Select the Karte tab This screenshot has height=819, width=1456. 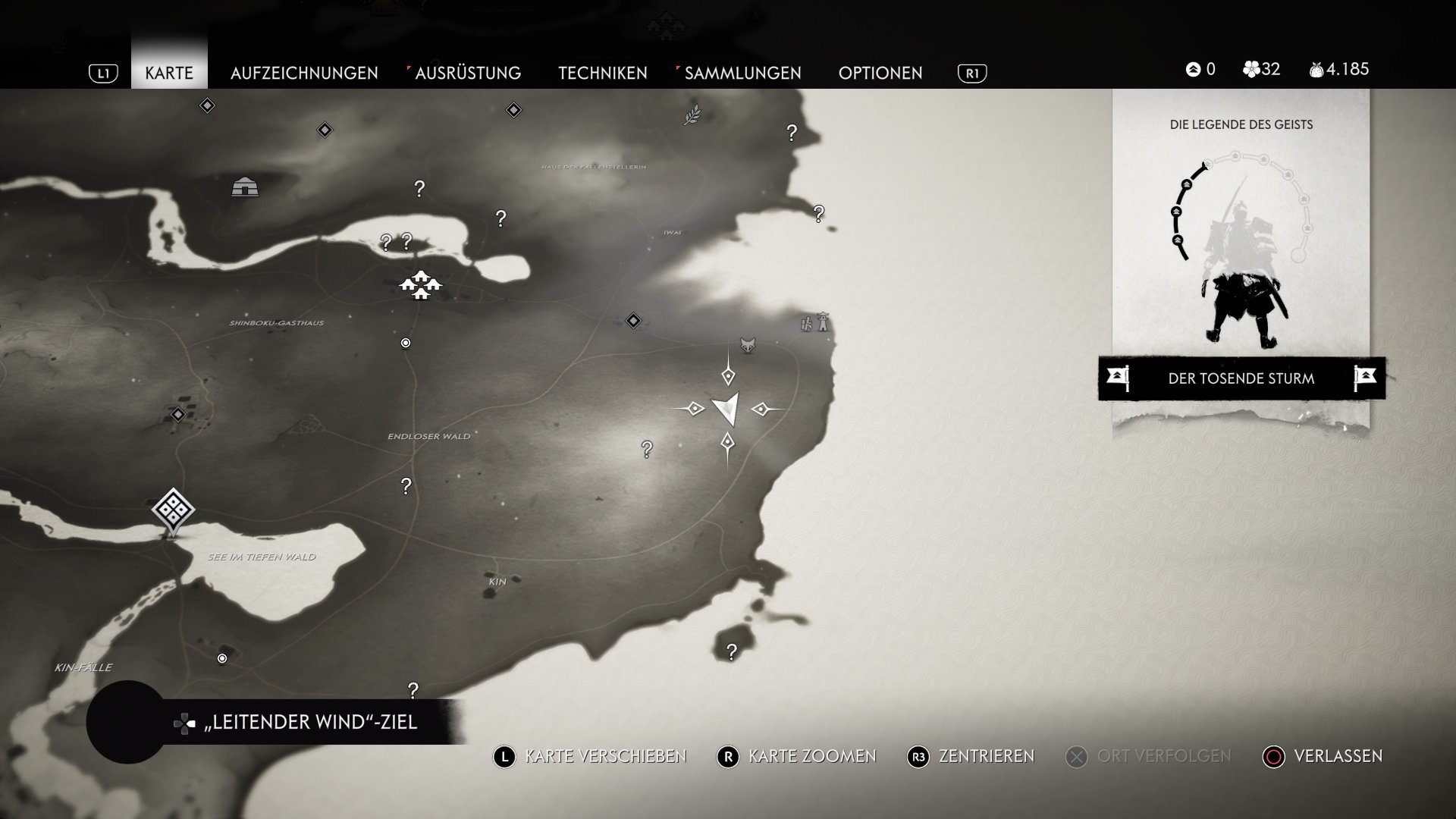point(169,73)
